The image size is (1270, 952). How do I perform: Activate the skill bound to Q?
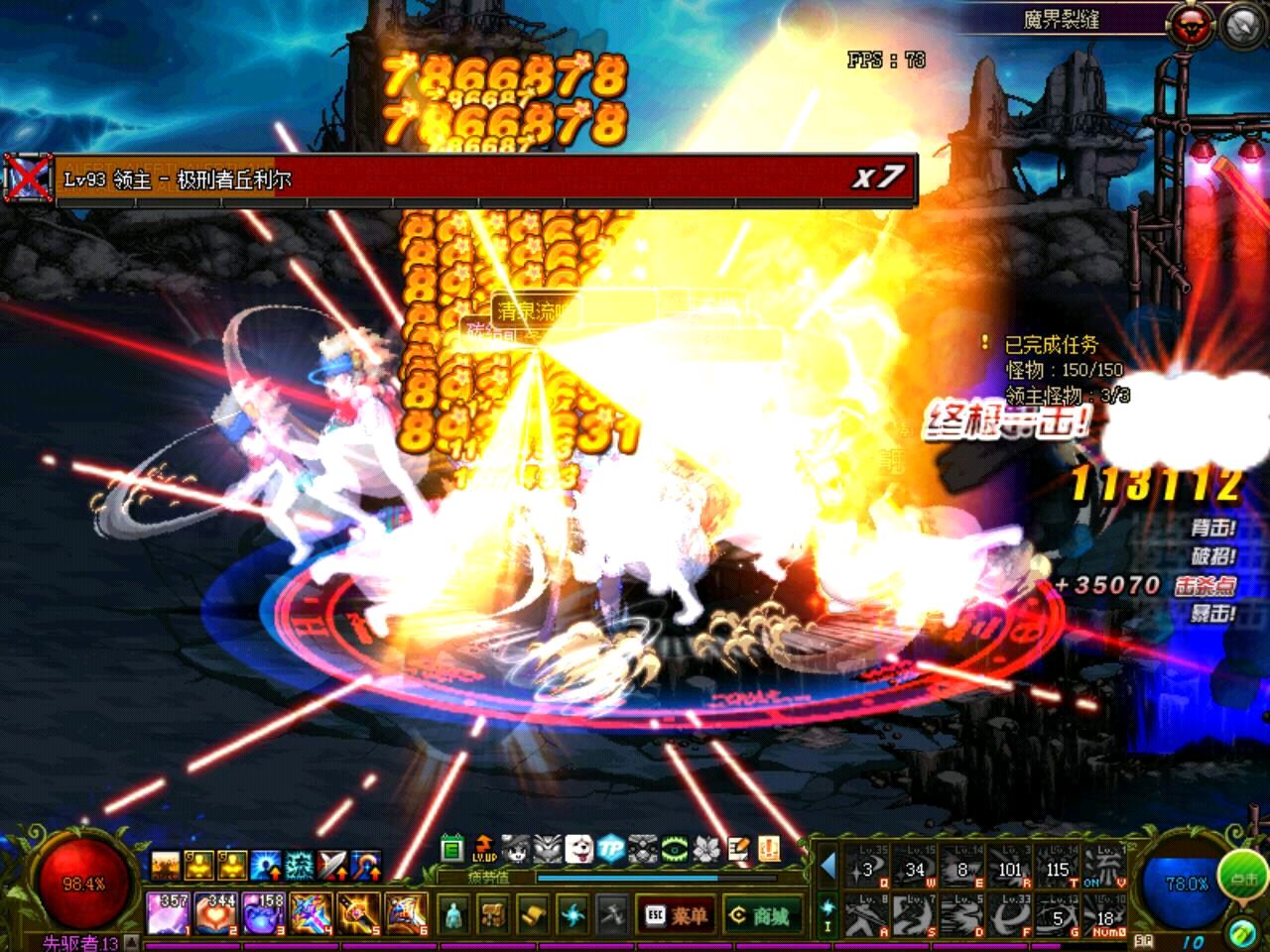tap(867, 868)
